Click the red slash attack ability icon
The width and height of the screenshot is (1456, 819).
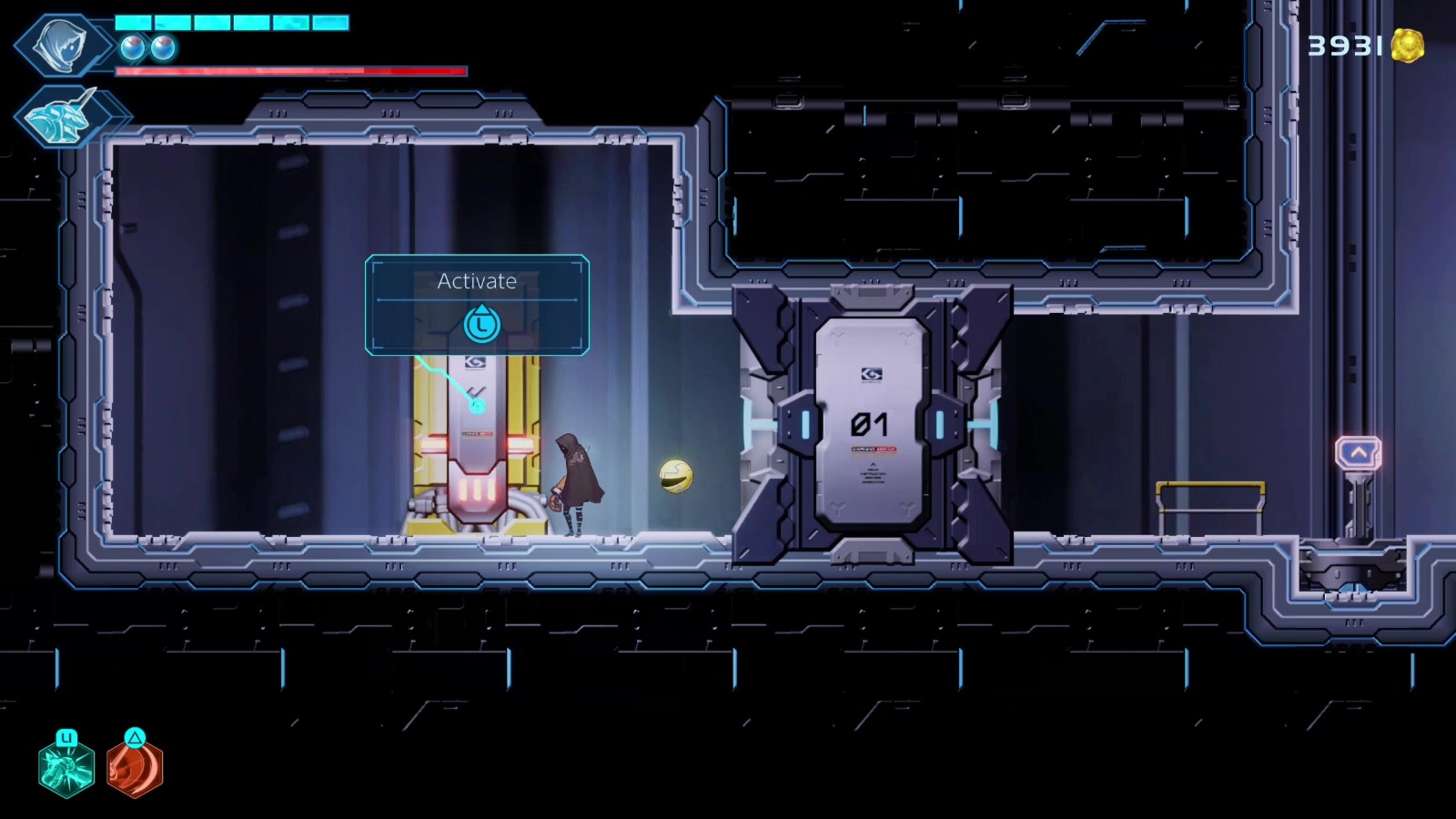pos(135,769)
